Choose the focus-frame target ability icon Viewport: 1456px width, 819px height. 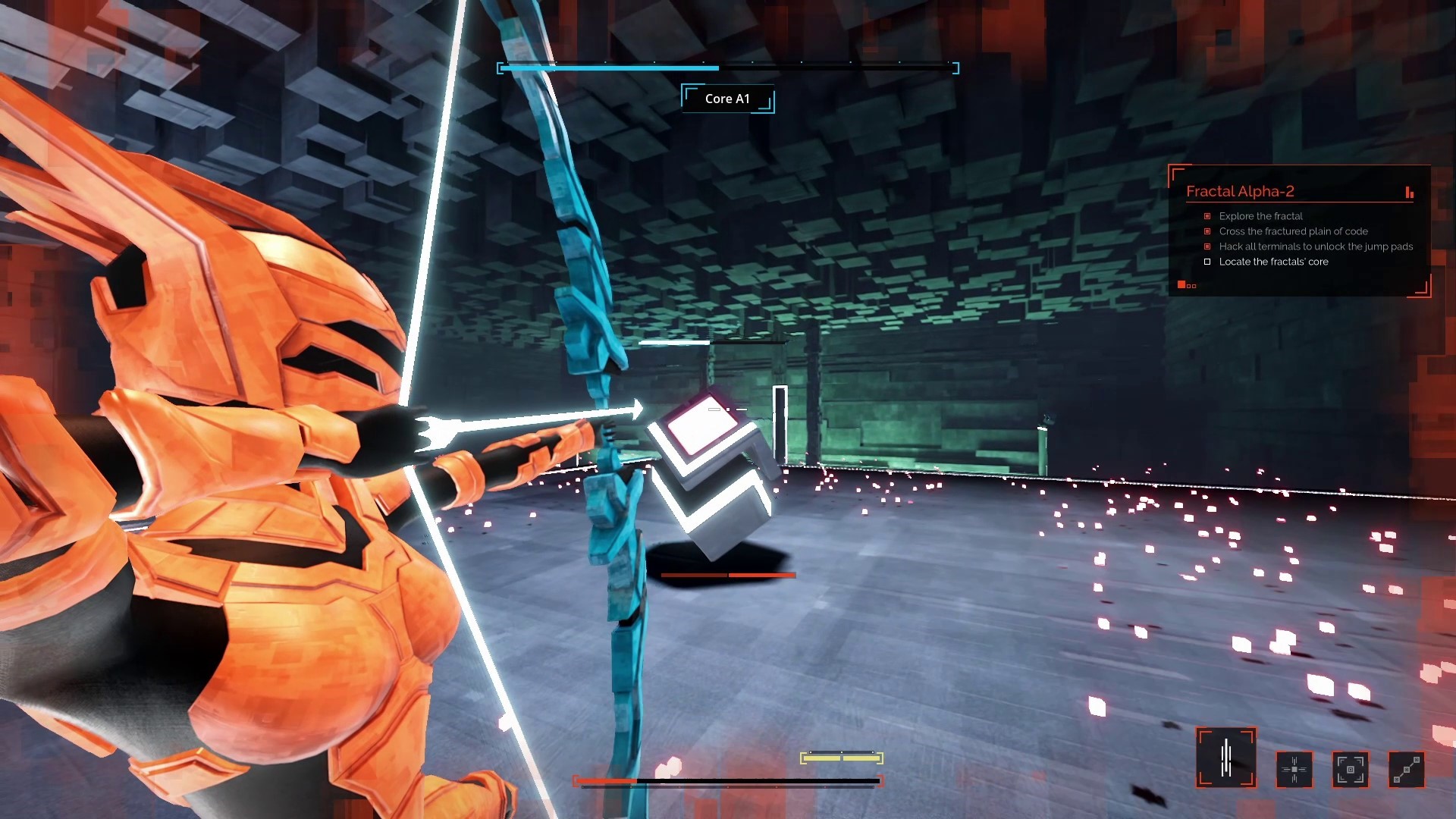click(1350, 769)
